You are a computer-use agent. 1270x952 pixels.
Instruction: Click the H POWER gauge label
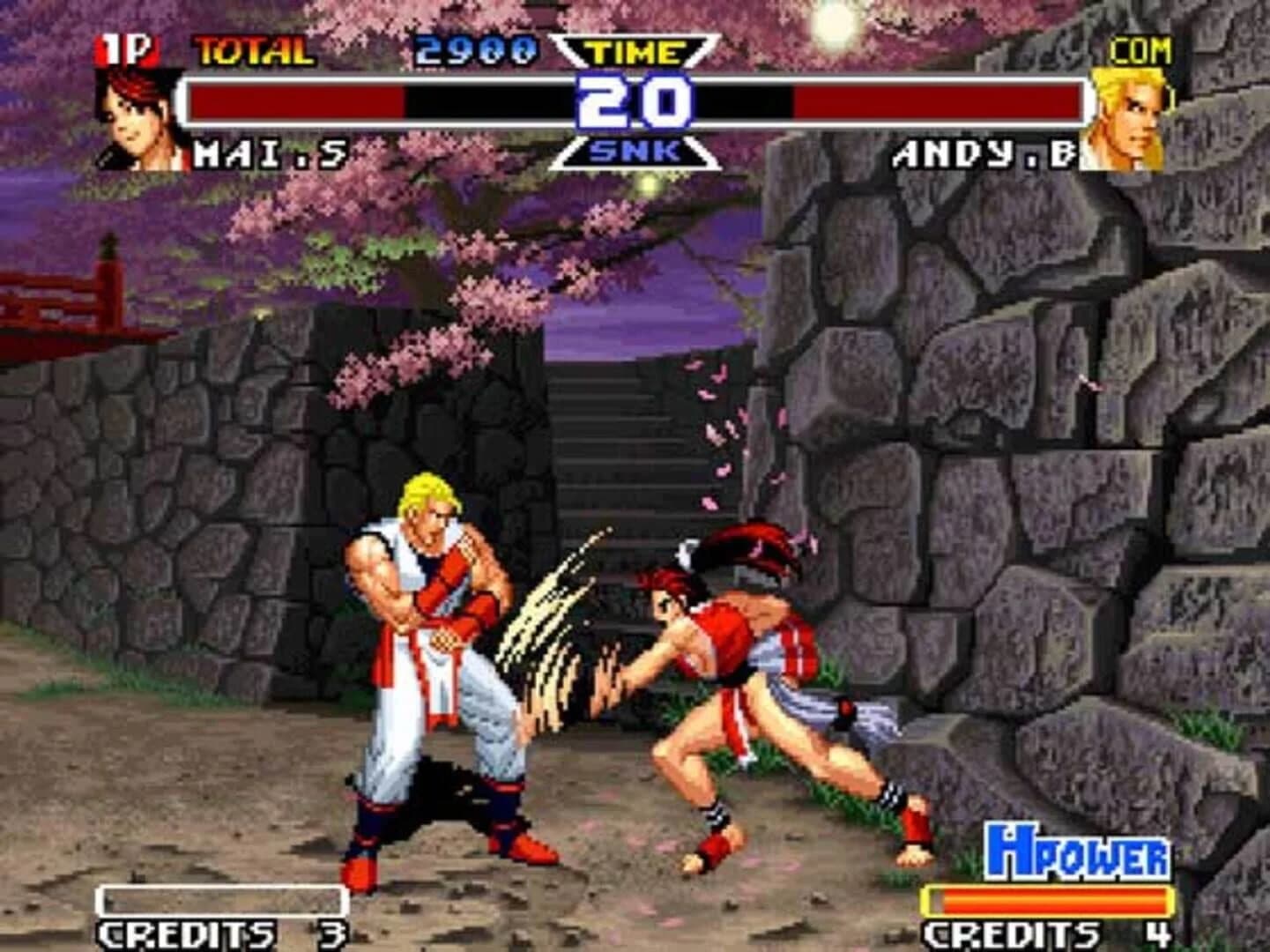pyautogui.click(x=1079, y=852)
